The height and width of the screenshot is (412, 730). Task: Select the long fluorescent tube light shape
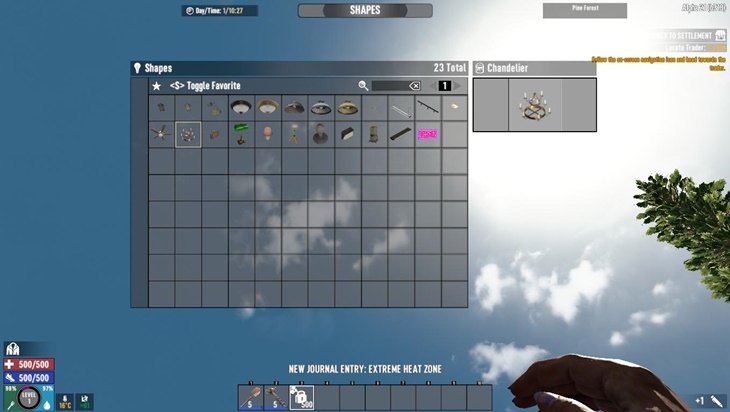click(x=401, y=108)
